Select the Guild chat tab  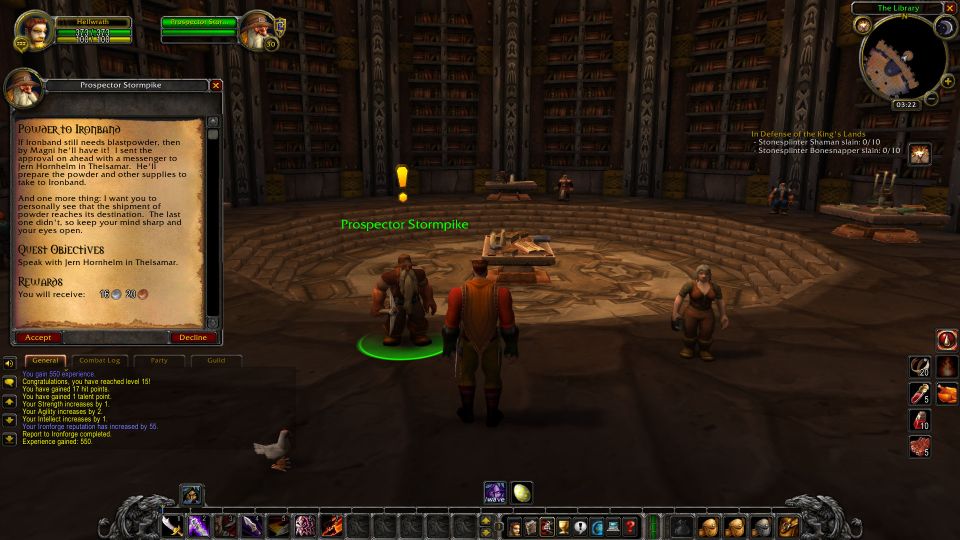point(216,360)
